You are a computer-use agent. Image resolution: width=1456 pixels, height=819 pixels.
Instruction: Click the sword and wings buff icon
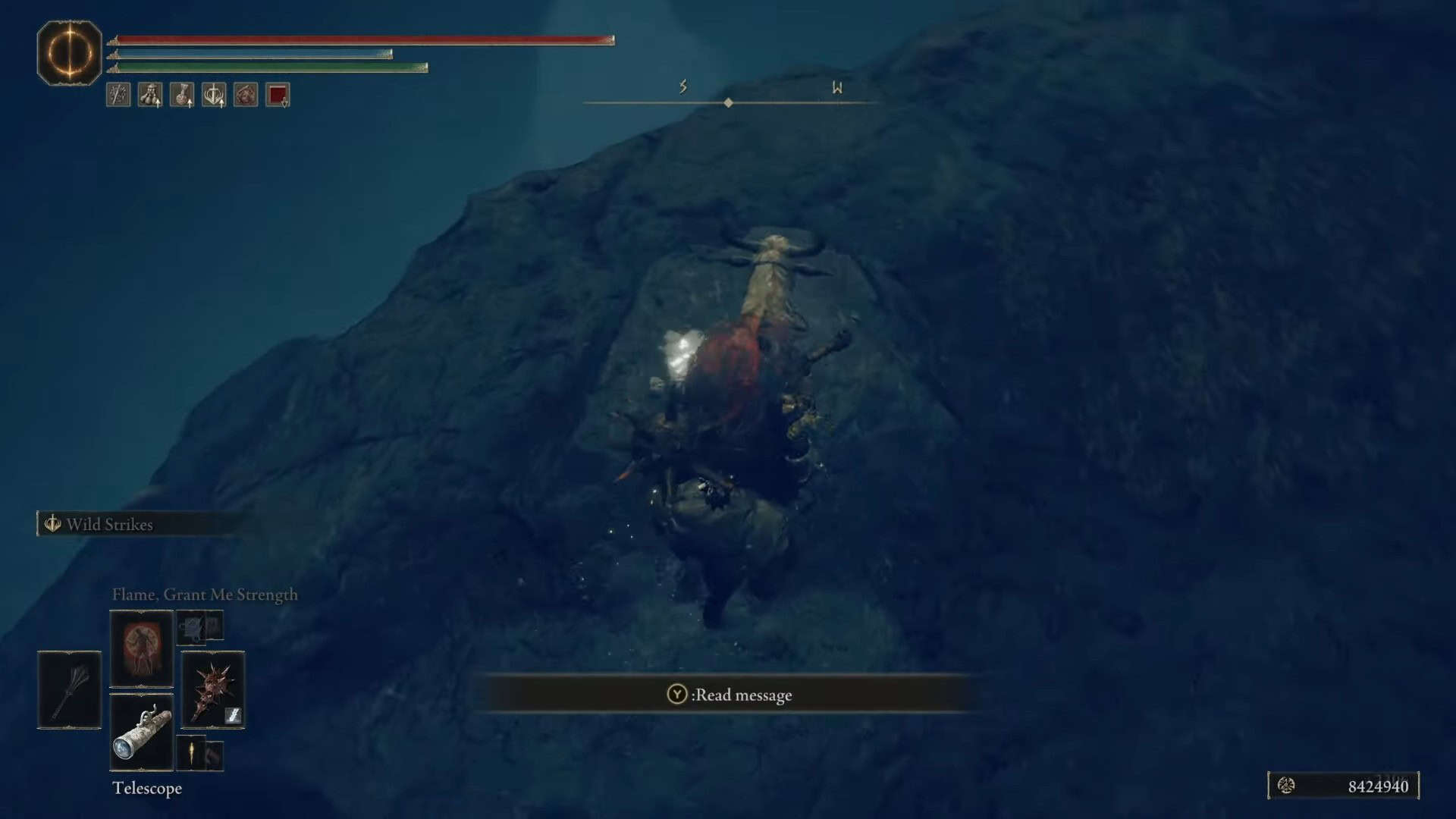click(214, 95)
